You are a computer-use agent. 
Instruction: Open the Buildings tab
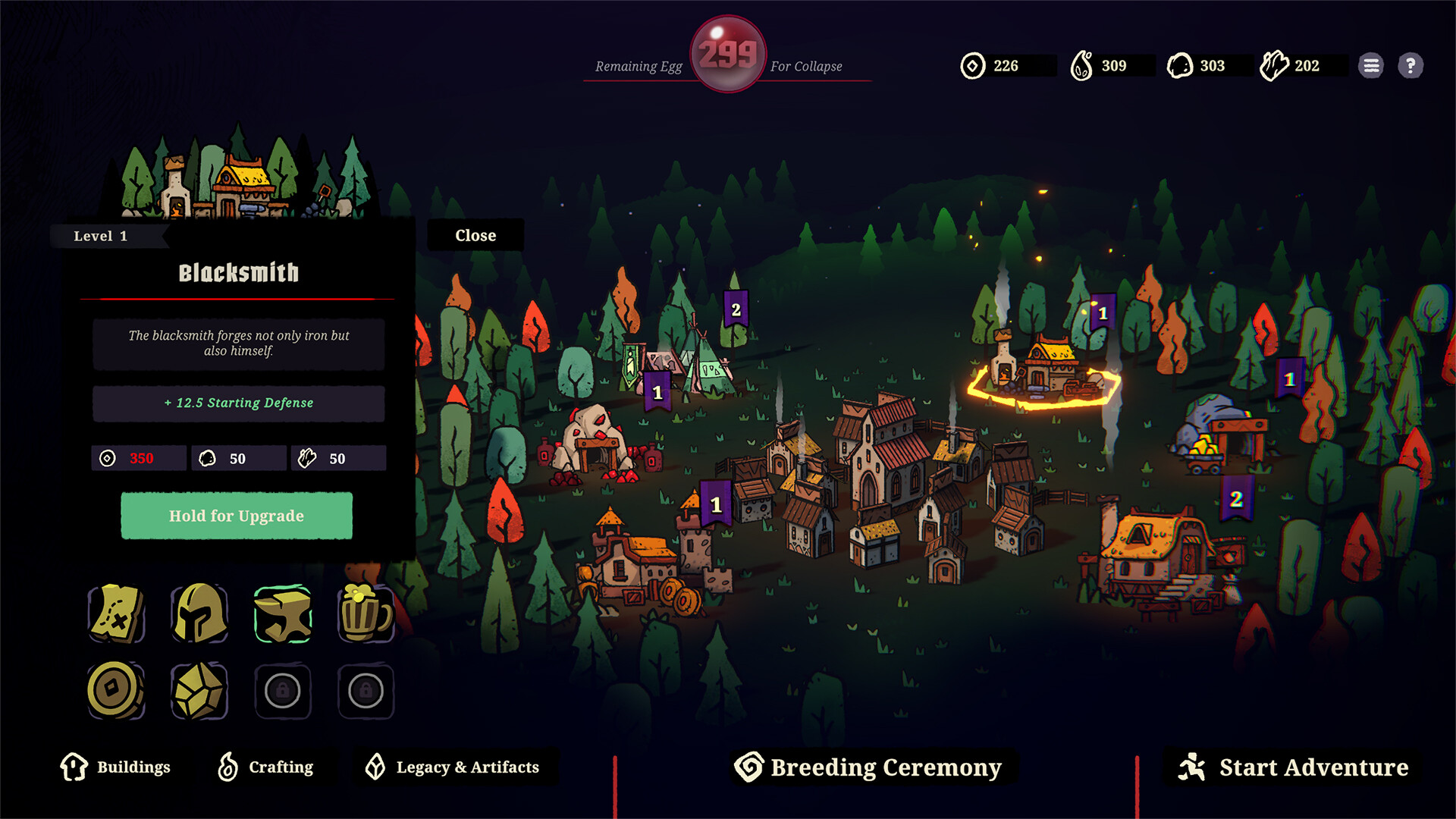(x=116, y=767)
